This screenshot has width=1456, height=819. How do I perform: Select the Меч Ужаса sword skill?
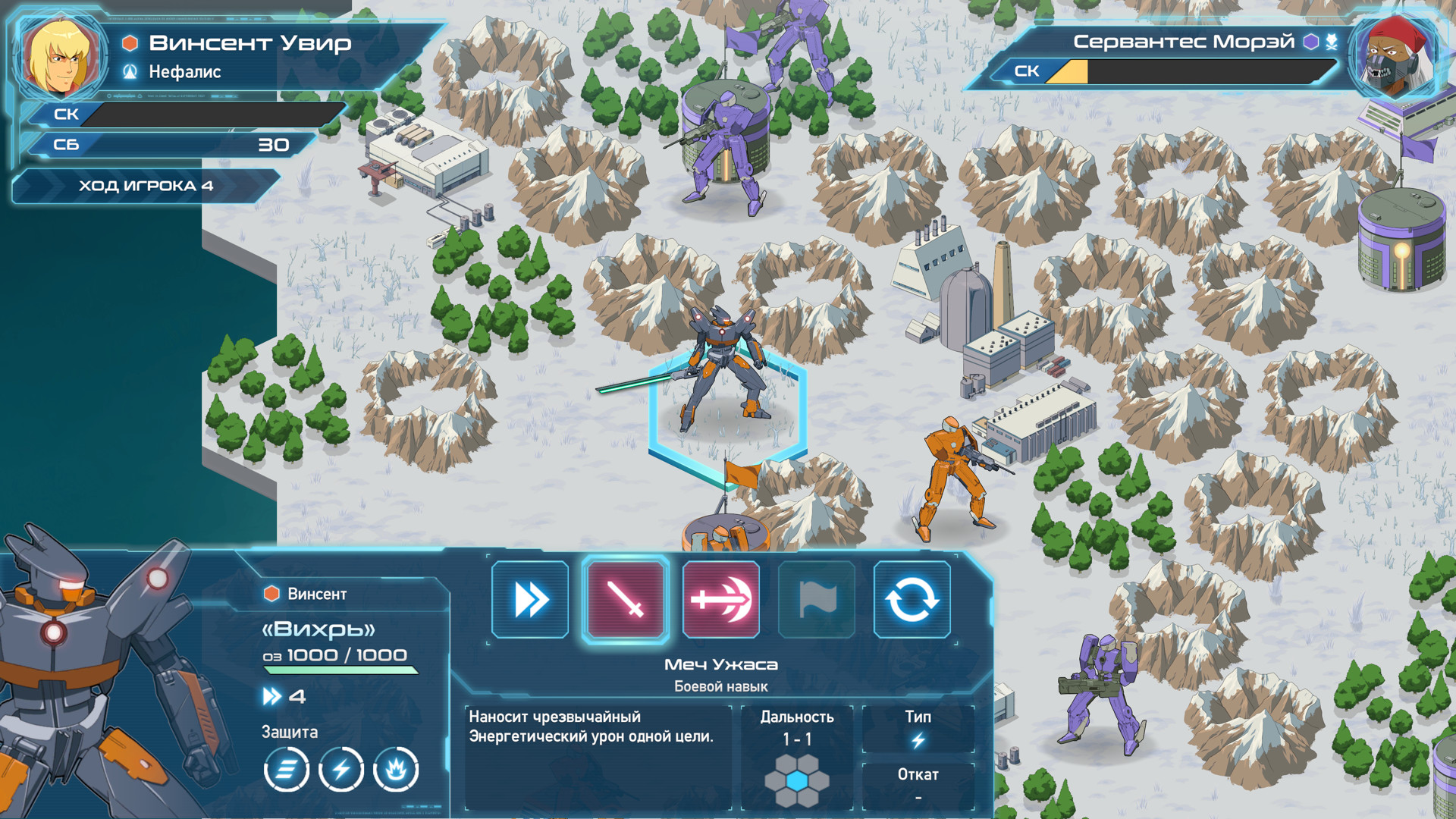[626, 599]
